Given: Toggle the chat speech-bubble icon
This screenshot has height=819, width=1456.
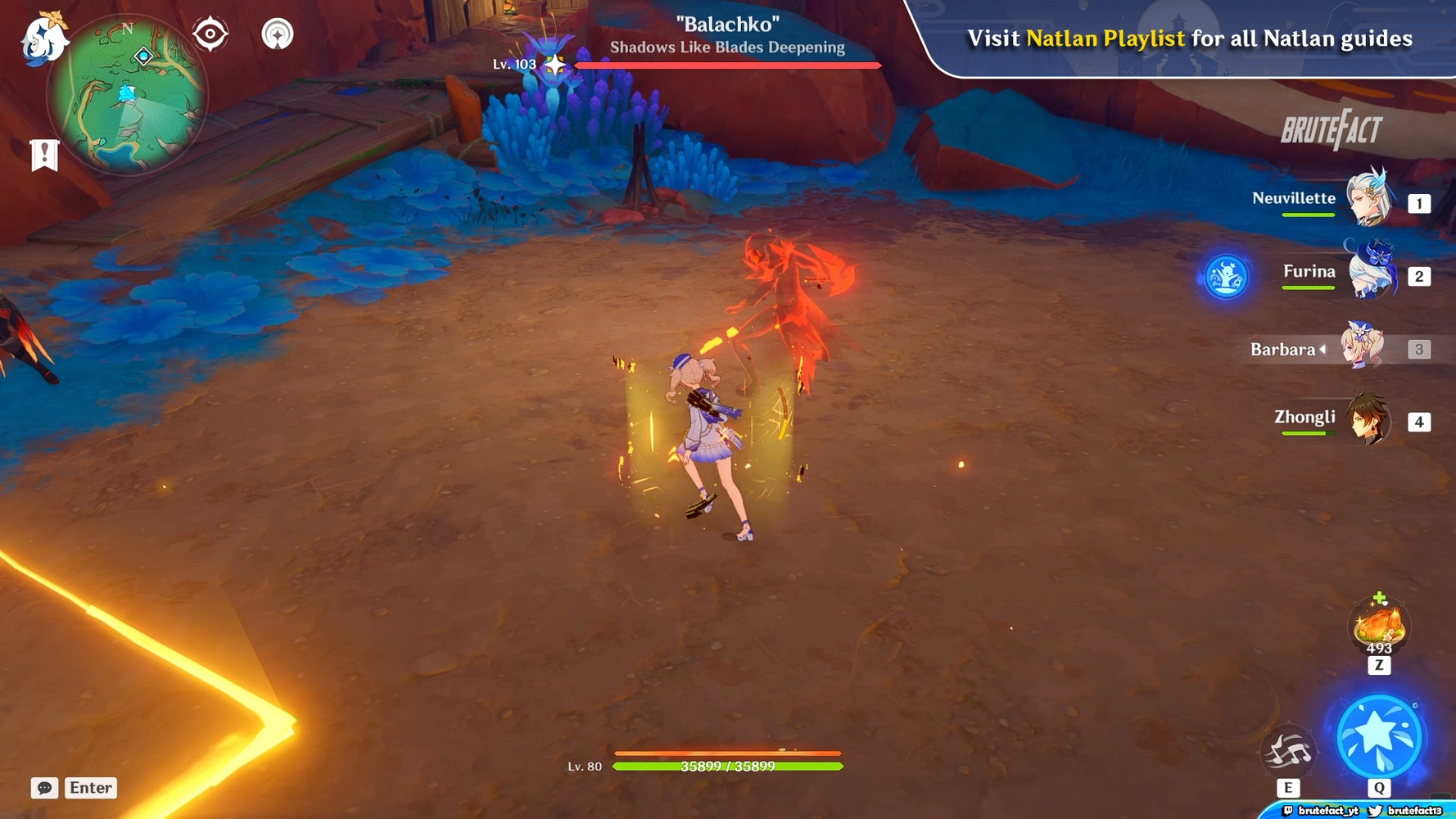Looking at the screenshot, I should click(43, 788).
